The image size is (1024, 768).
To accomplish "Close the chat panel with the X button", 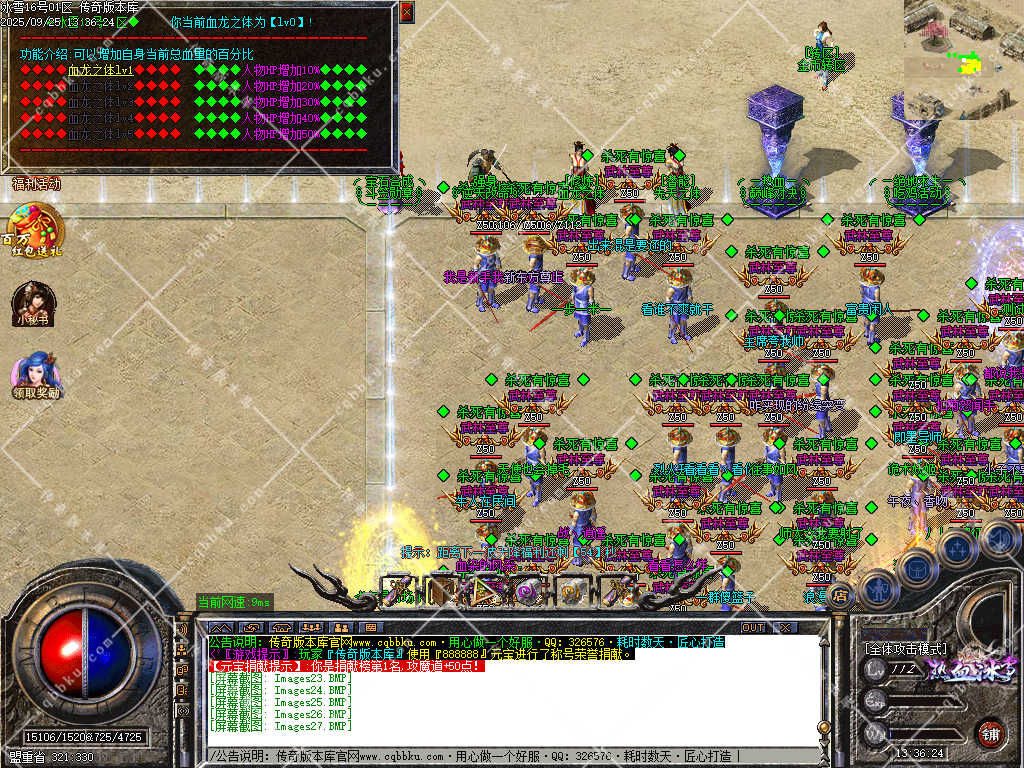I will point(786,627).
